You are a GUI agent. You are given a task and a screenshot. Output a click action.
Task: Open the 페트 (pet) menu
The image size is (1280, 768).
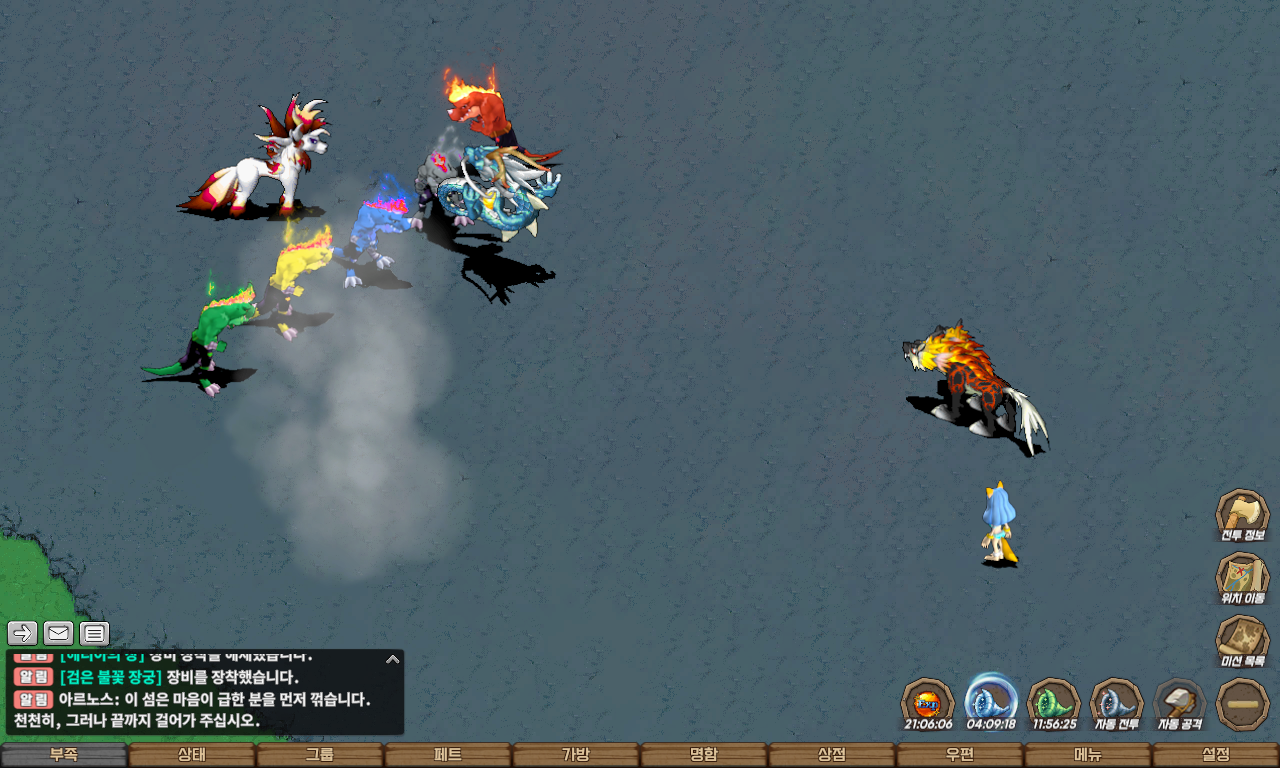tap(448, 755)
